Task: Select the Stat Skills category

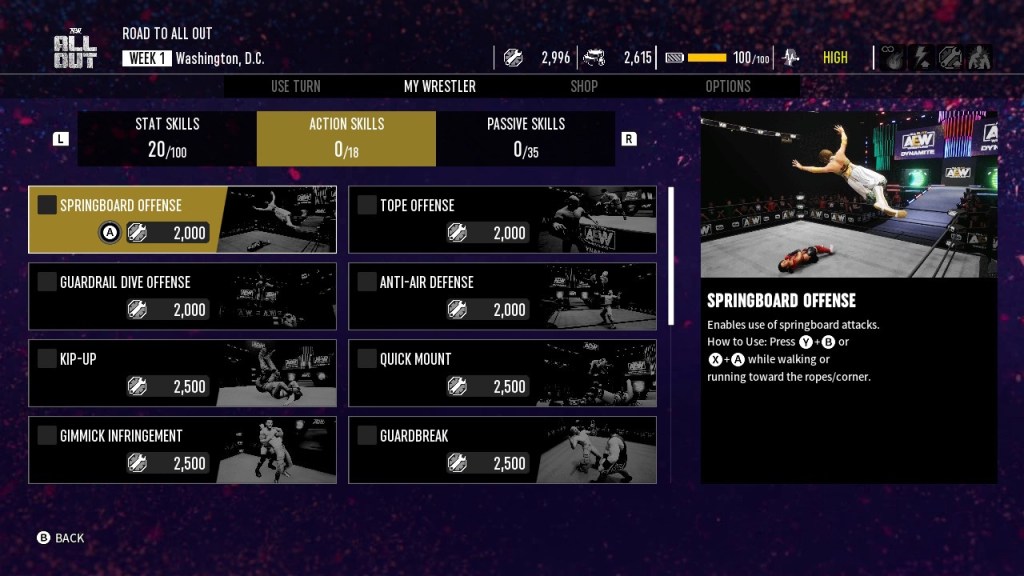Action: point(167,138)
